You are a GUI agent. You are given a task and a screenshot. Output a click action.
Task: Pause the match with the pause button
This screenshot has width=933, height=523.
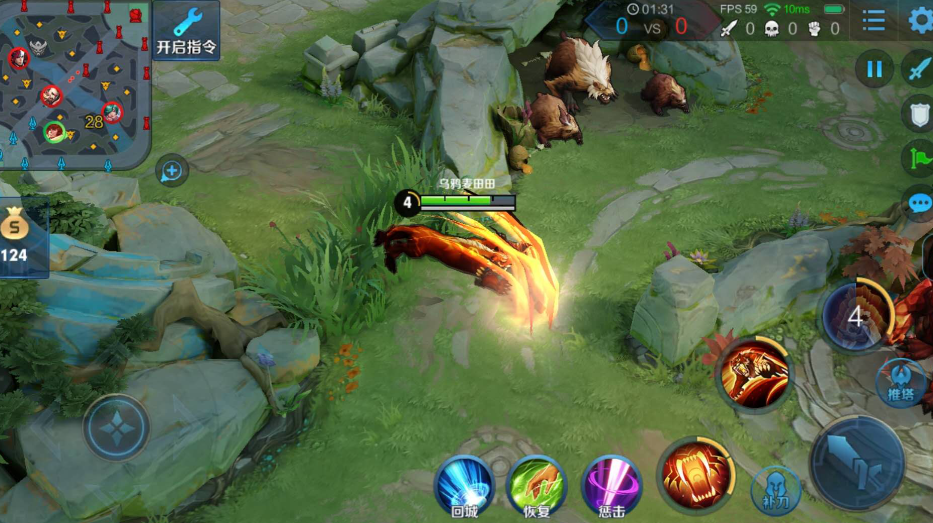pos(874,68)
